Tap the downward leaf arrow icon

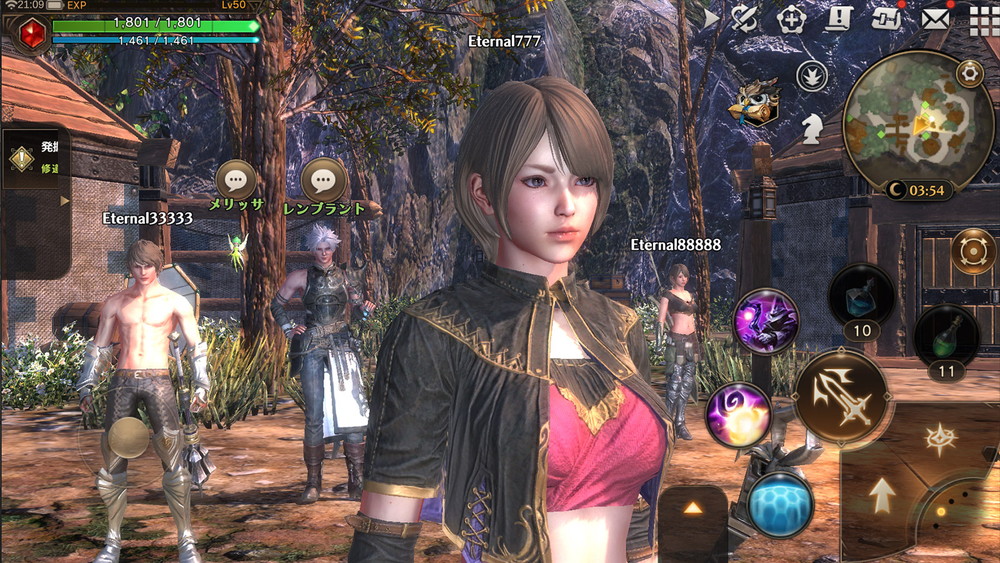point(810,76)
